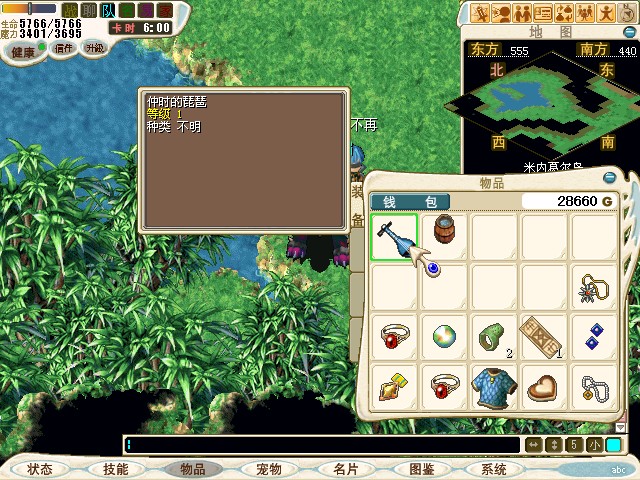Open the 信件 mail button
The height and width of the screenshot is (480, 640).
[63, 48]
